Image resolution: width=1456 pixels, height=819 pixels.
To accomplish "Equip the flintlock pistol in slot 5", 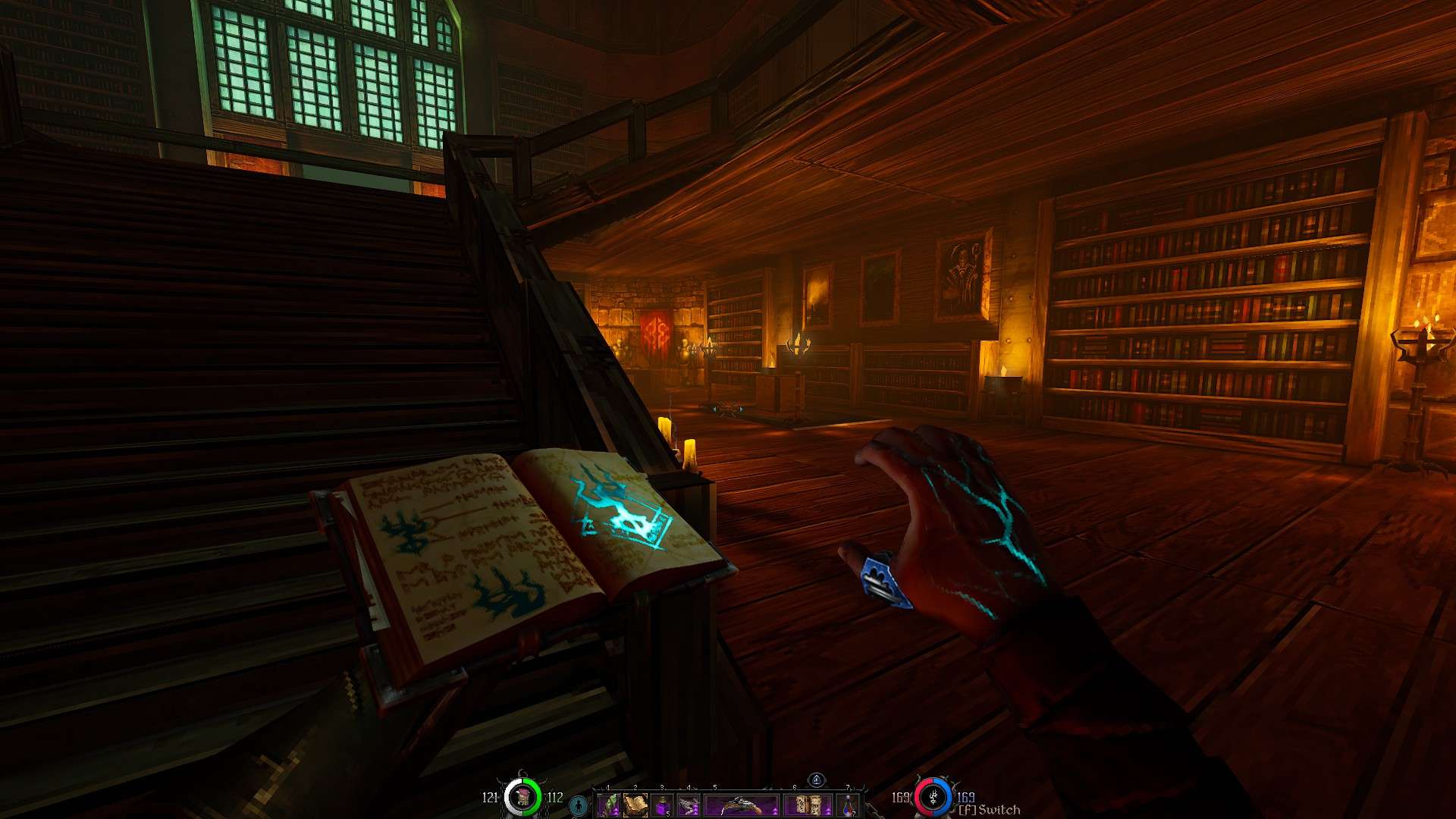I will (739, 804).
